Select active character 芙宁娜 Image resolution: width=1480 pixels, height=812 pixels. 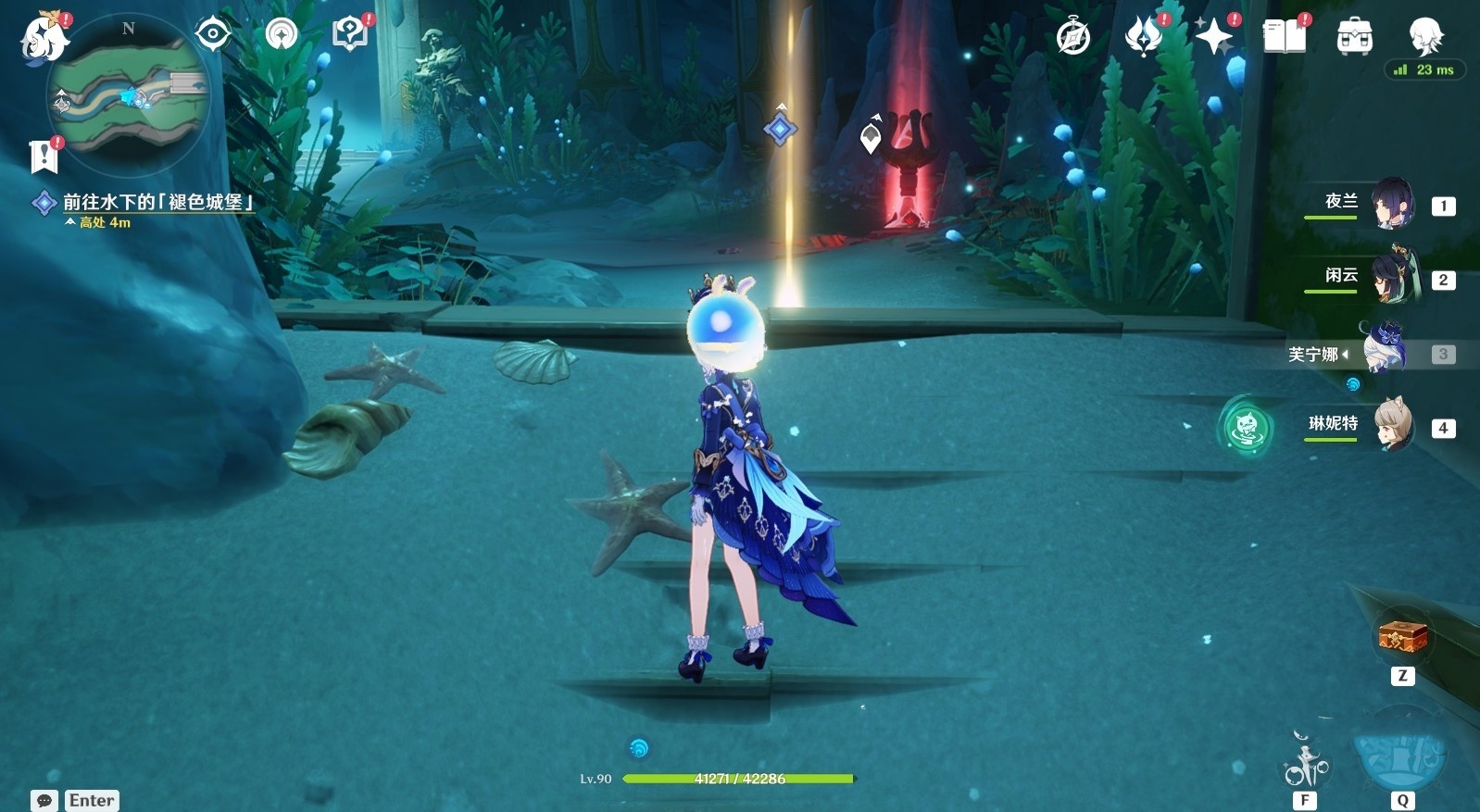click(x=1385, y=352)
